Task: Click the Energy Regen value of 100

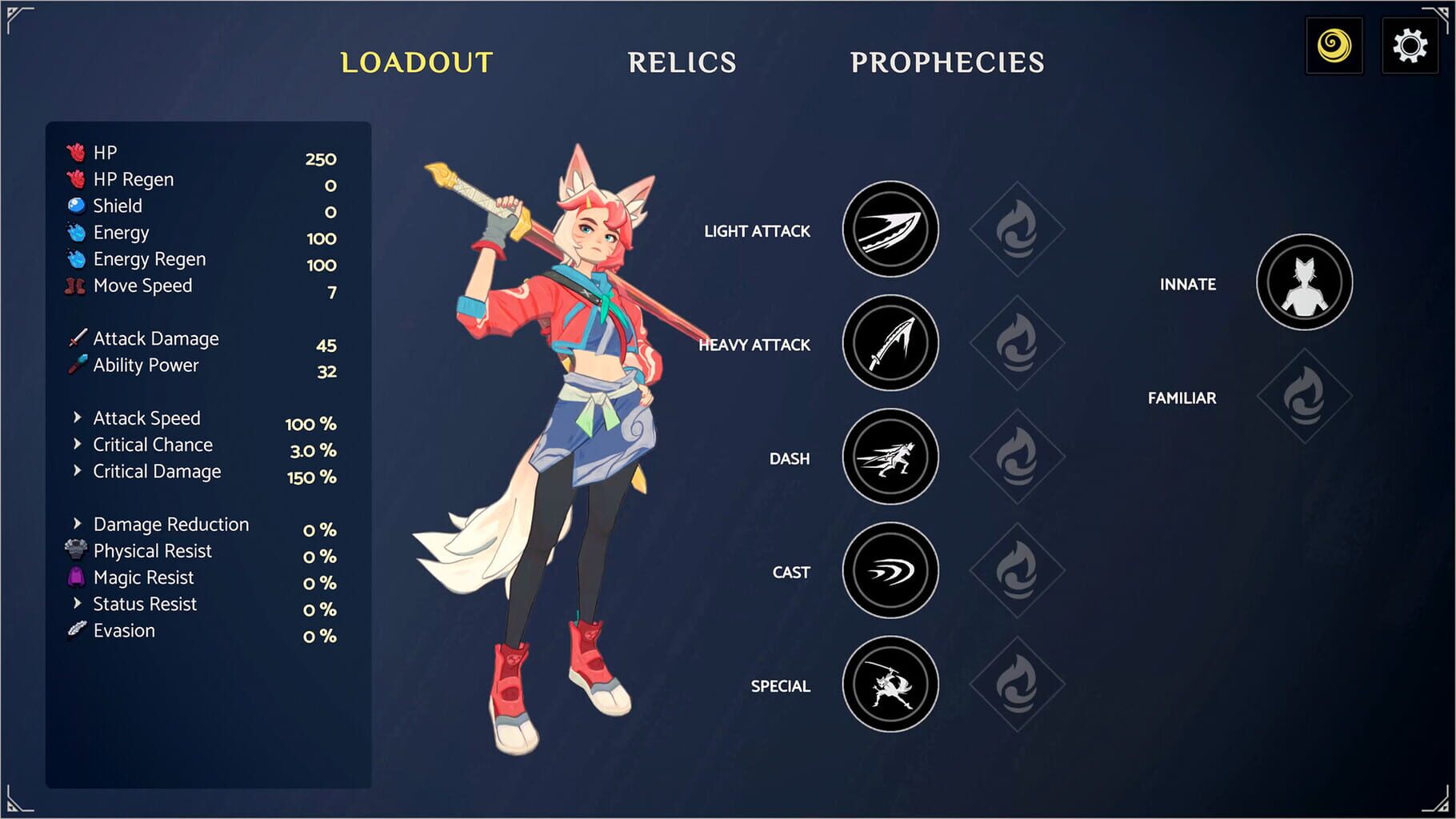Action: 323,266
